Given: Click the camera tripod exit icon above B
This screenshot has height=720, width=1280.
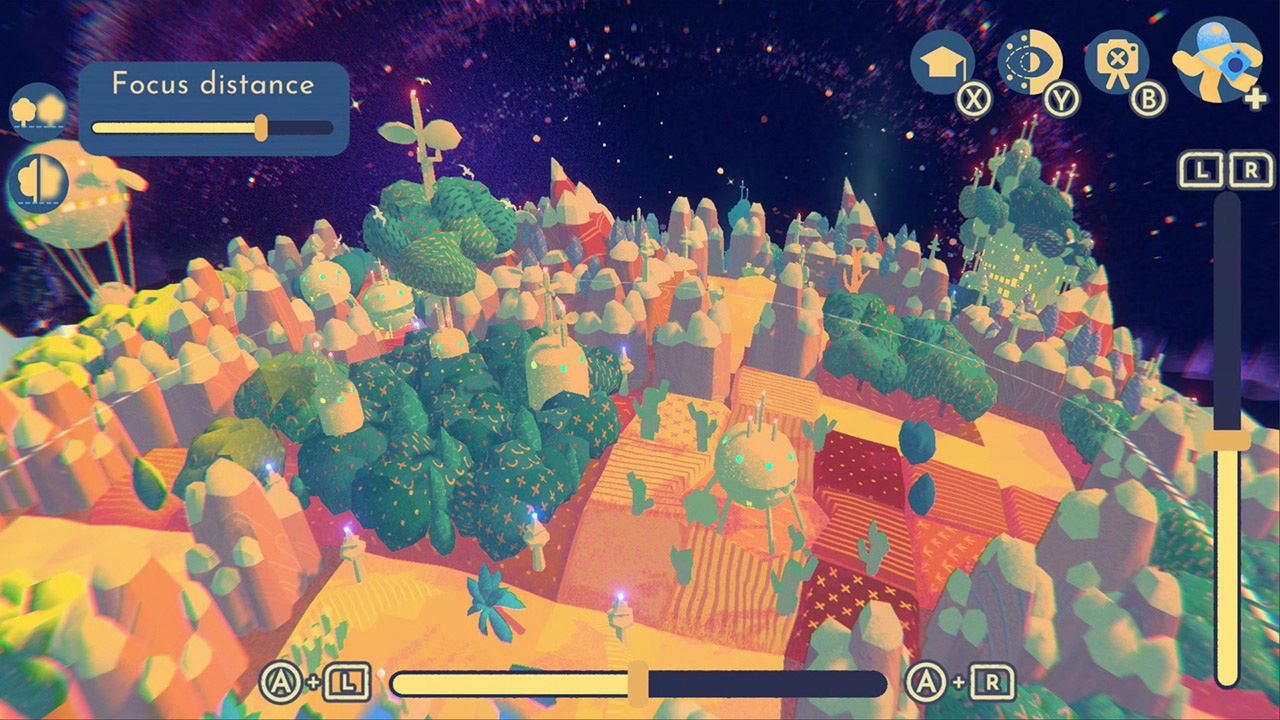Looking at the screenshot, I should click(x=1118, y=60).
